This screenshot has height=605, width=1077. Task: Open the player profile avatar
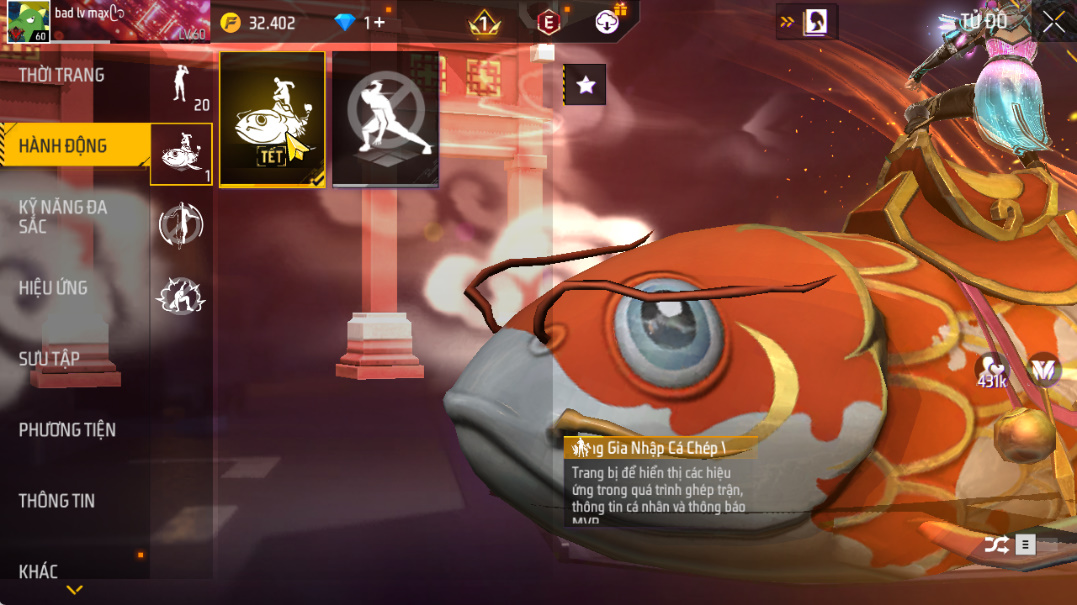[x=28, y=22]
